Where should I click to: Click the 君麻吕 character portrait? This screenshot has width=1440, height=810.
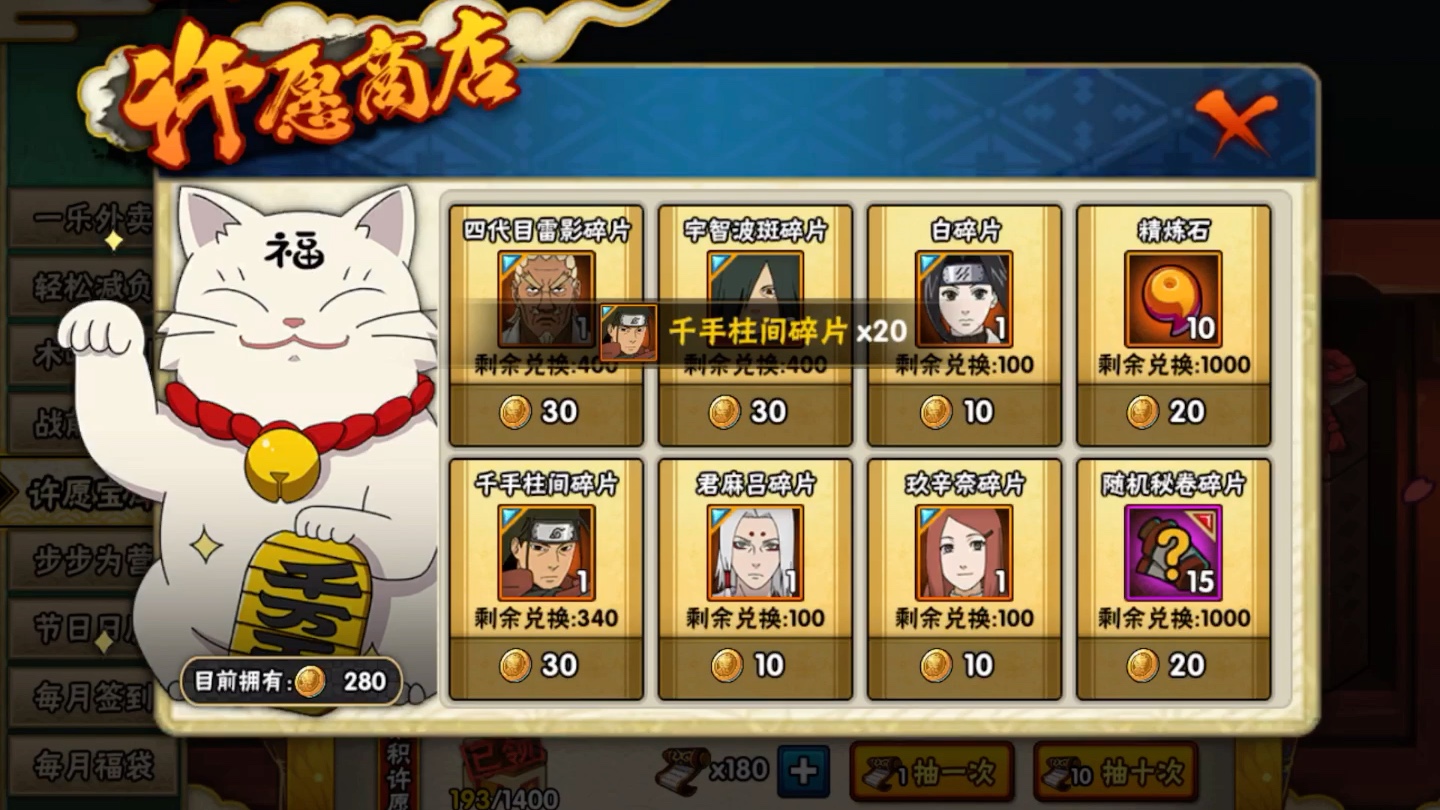tap(754, 553)
